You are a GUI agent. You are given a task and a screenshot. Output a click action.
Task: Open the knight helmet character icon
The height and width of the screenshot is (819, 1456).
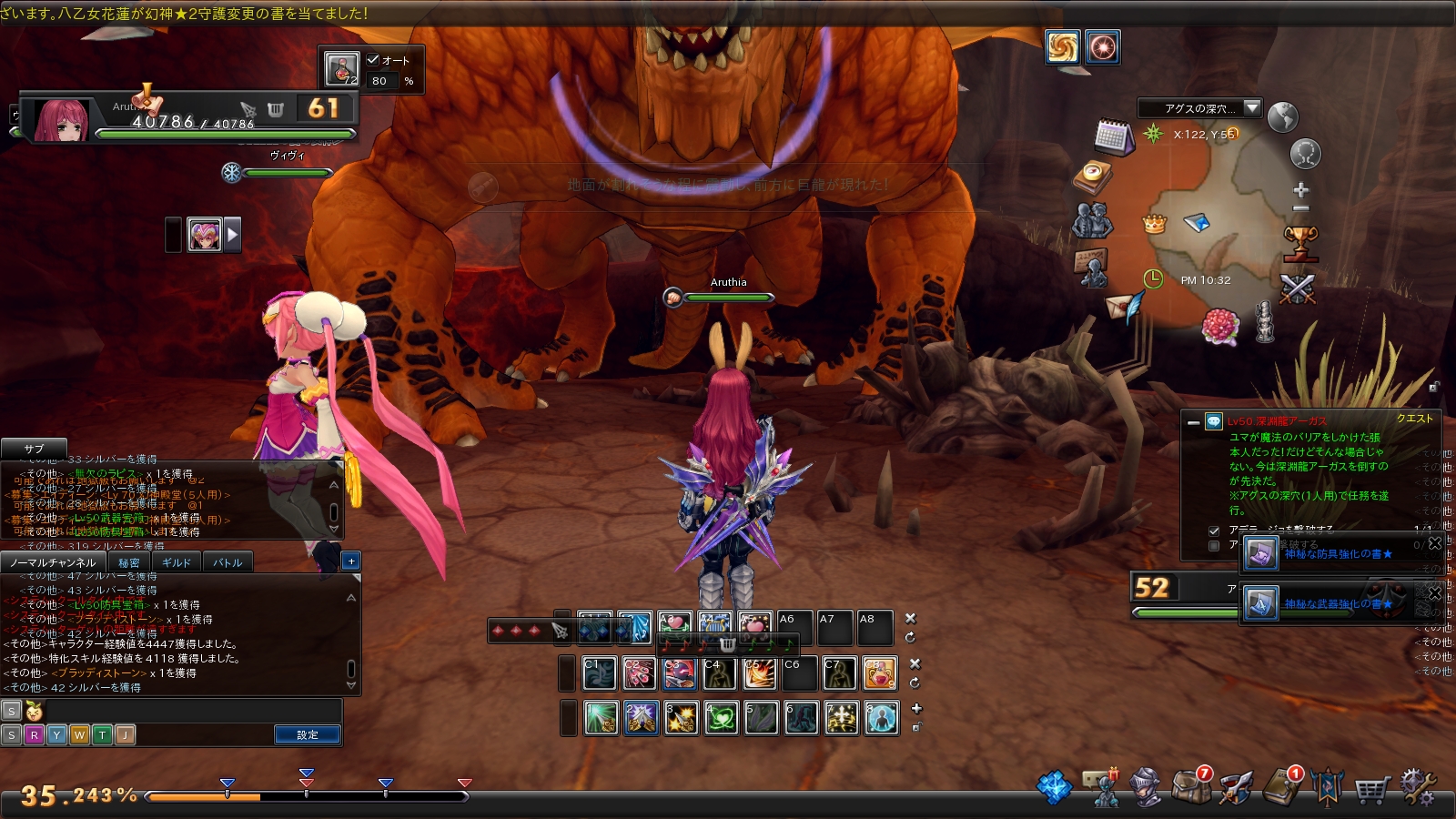point(1145,787)
